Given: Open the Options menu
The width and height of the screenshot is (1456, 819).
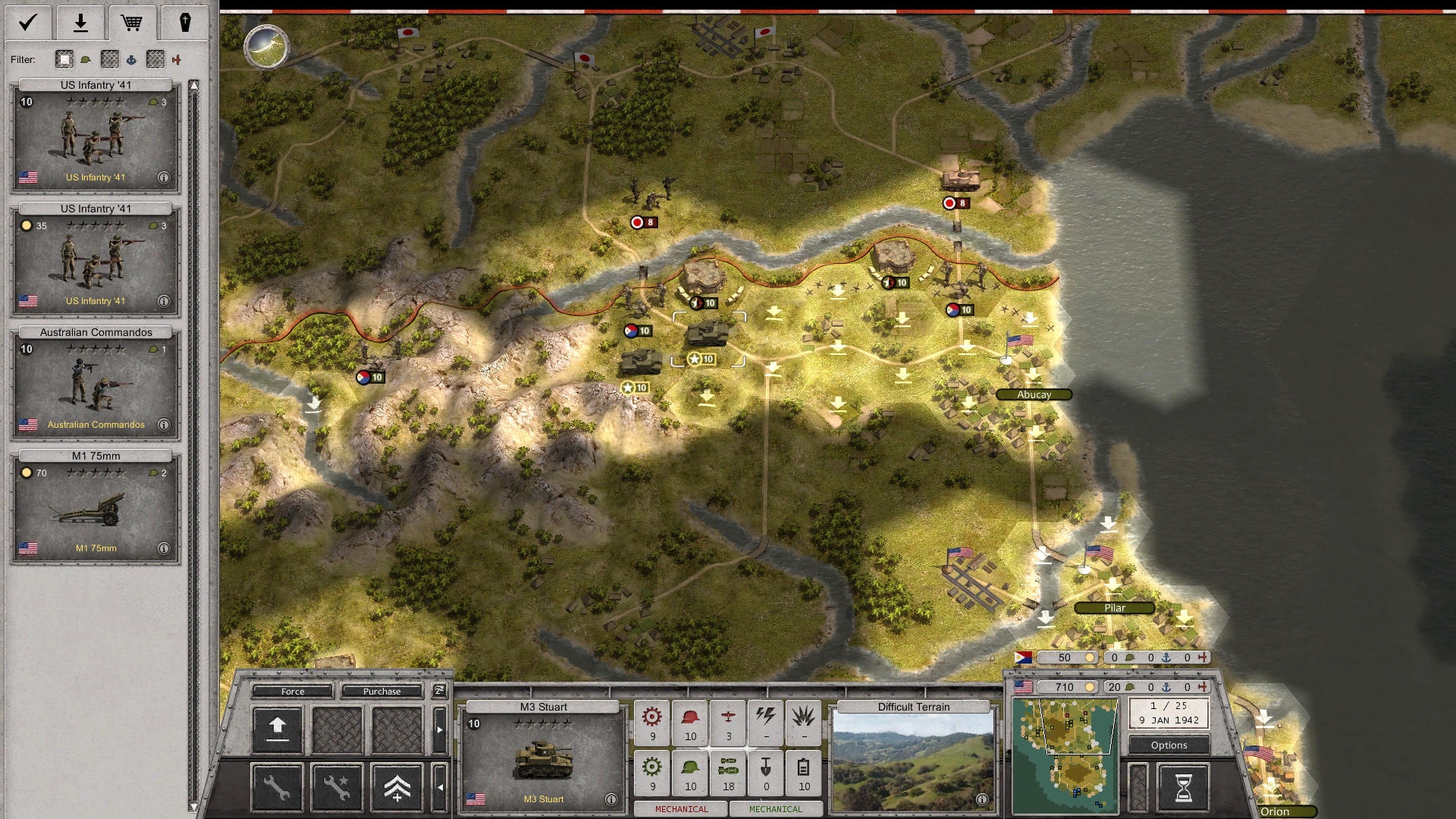Looking at the screenshot, I should click(1169, 745).
